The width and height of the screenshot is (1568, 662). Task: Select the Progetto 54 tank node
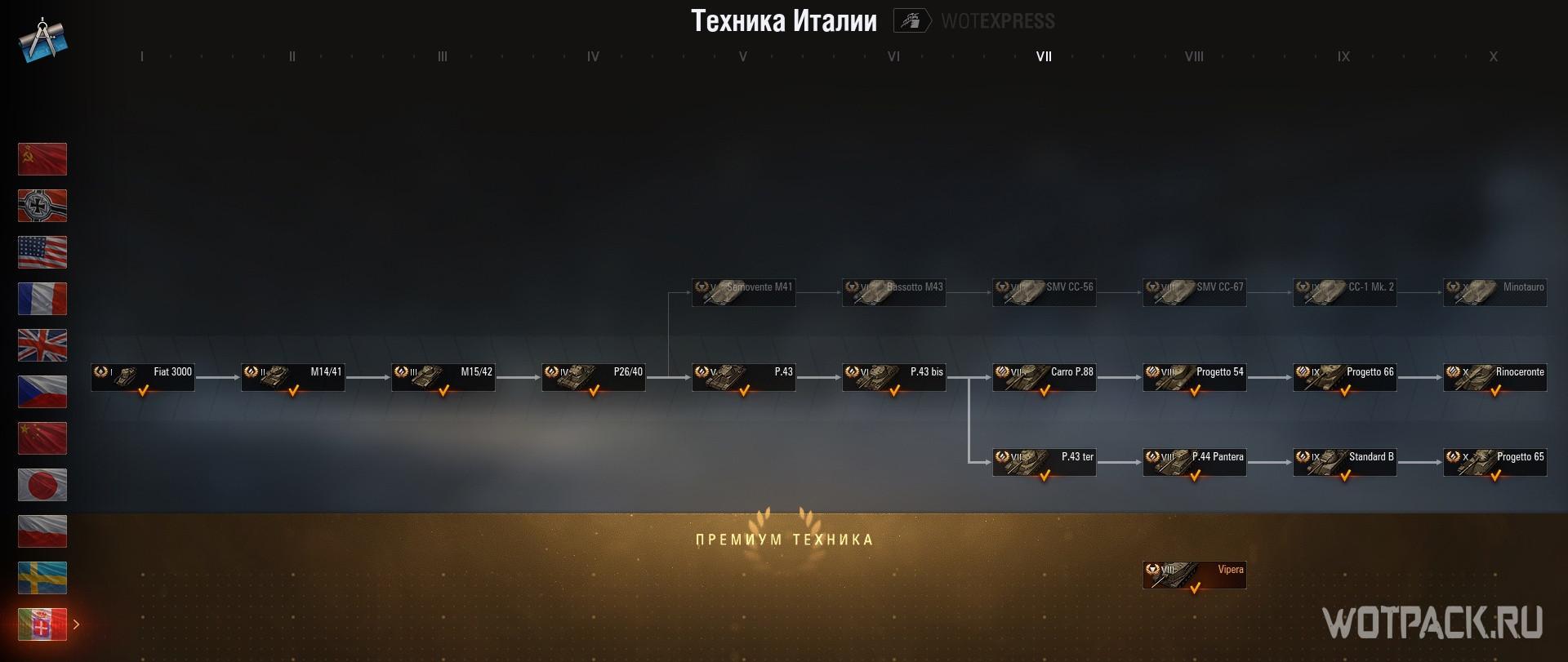pyautogui.click(x=1195, y=378)
